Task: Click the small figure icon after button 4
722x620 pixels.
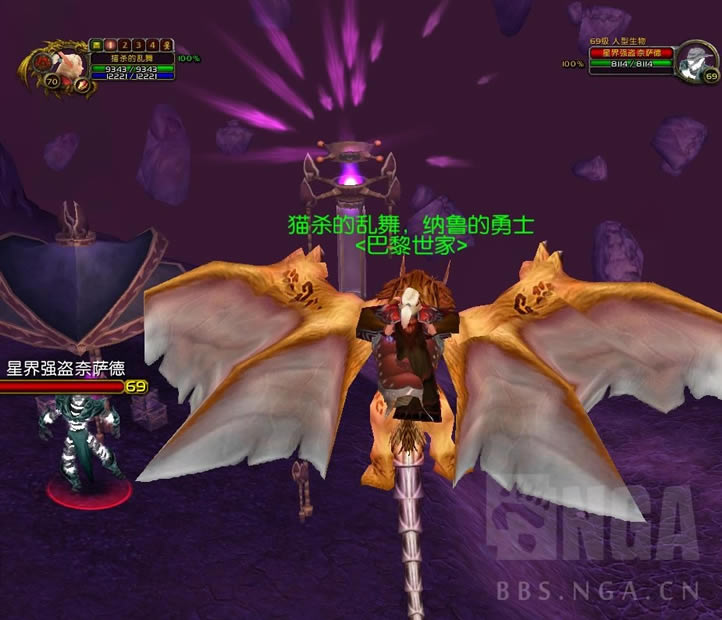Action: [x=166, y=45]
